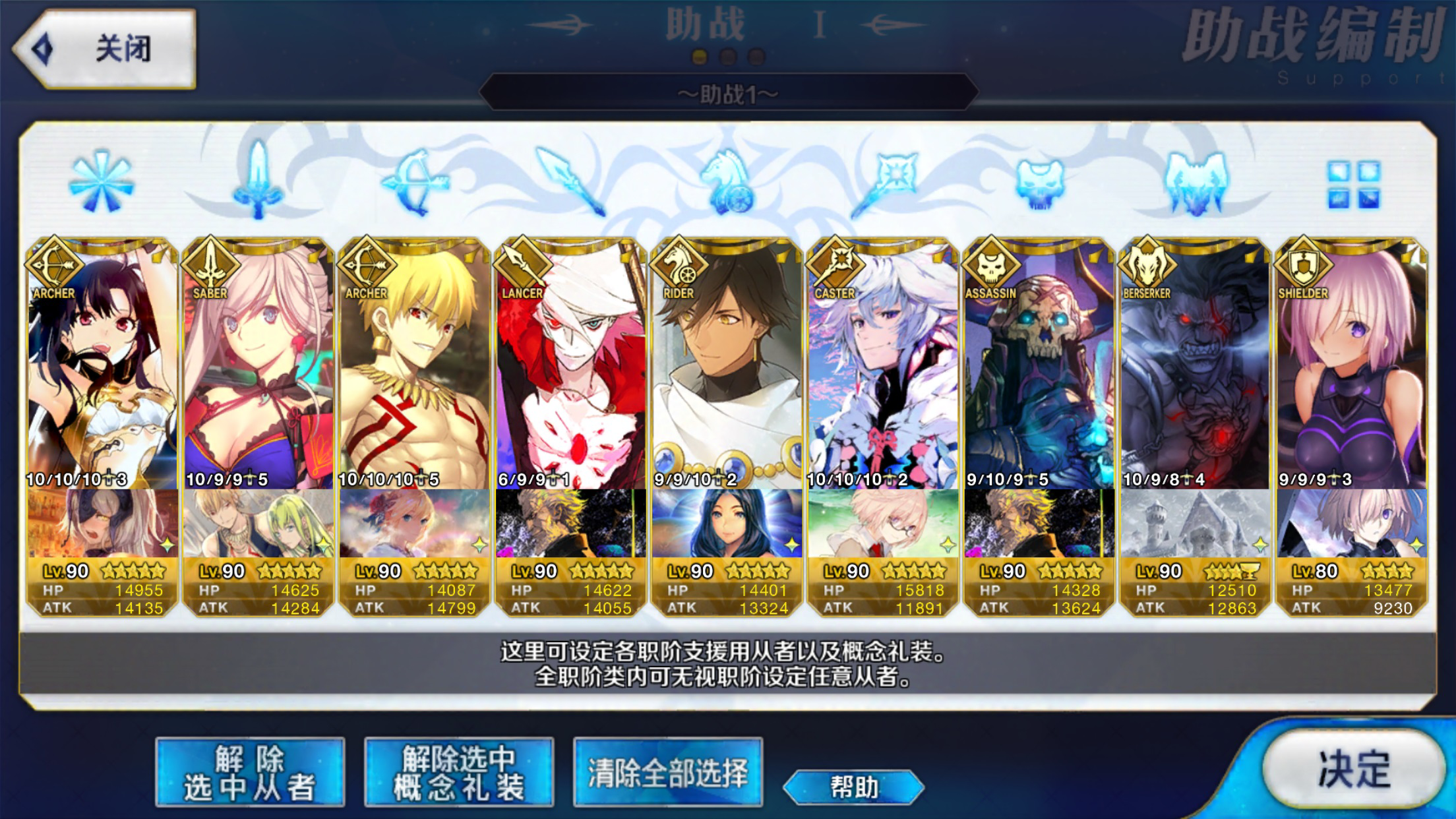The height and width of the screenshot is (819, 1456).
Task: Select the Berserker servant card
Action: pos(1195,369)
